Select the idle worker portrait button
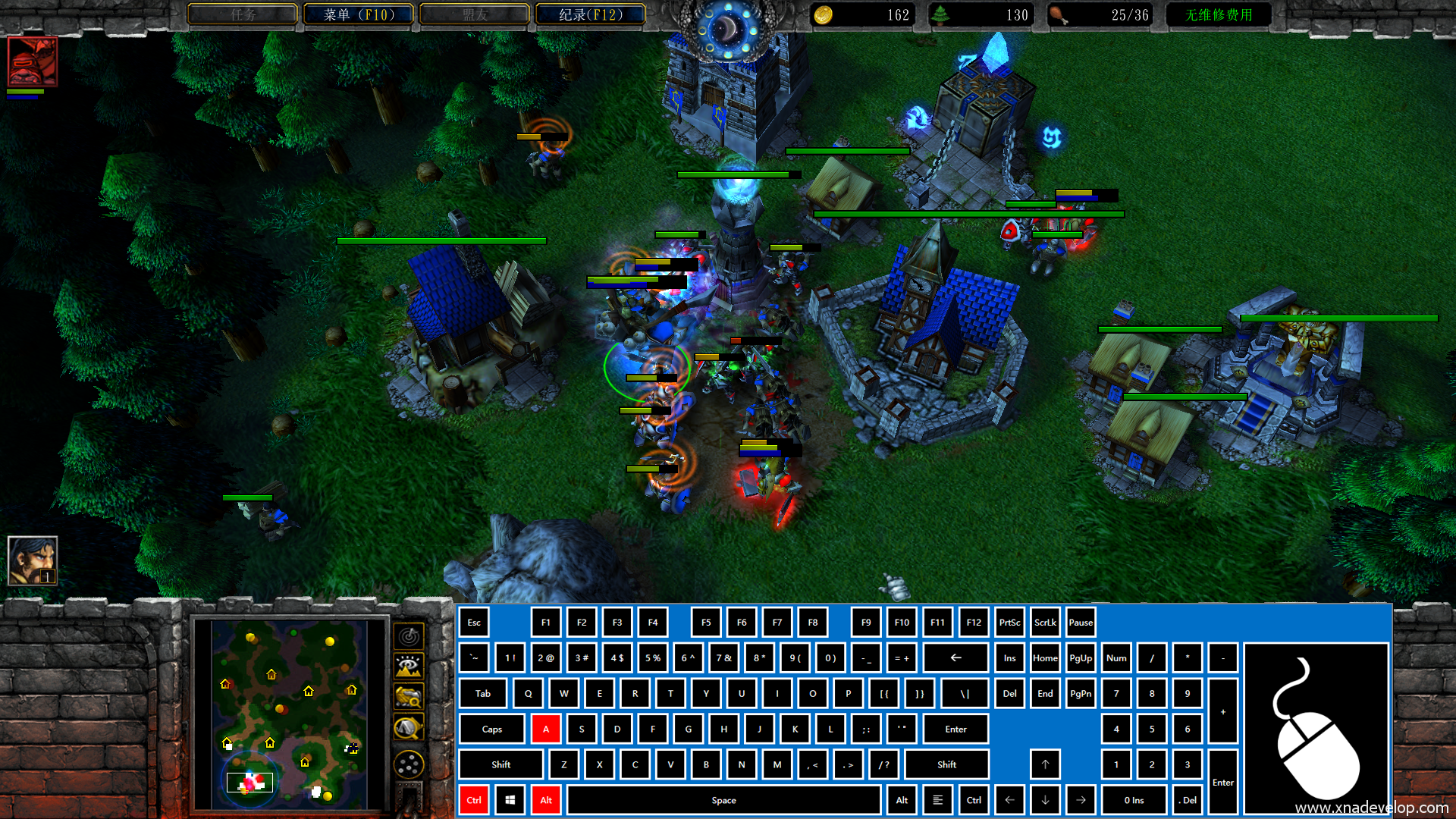 point(32,560)
